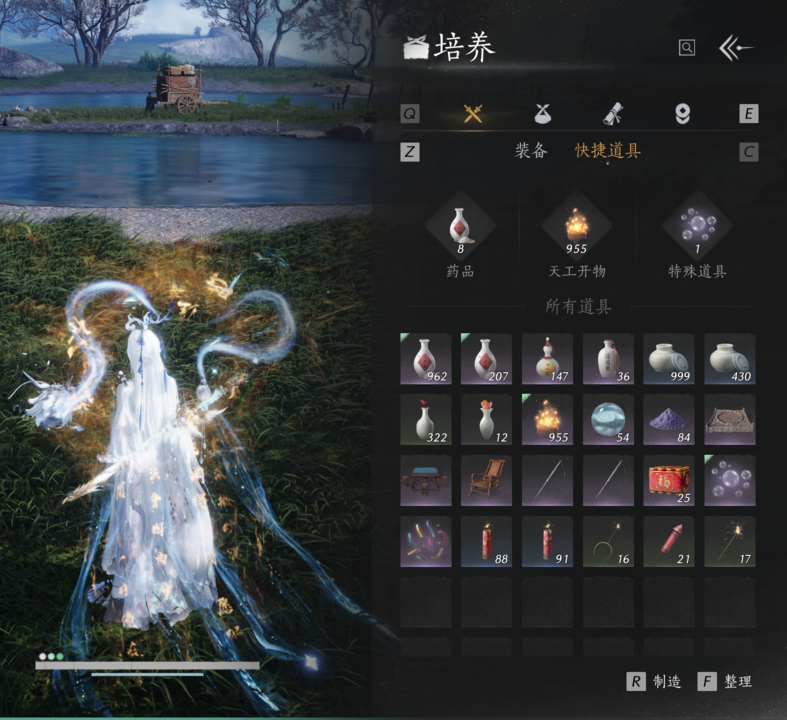
Task: Pick the wooden rocking chair item
Action: point(486,481)
